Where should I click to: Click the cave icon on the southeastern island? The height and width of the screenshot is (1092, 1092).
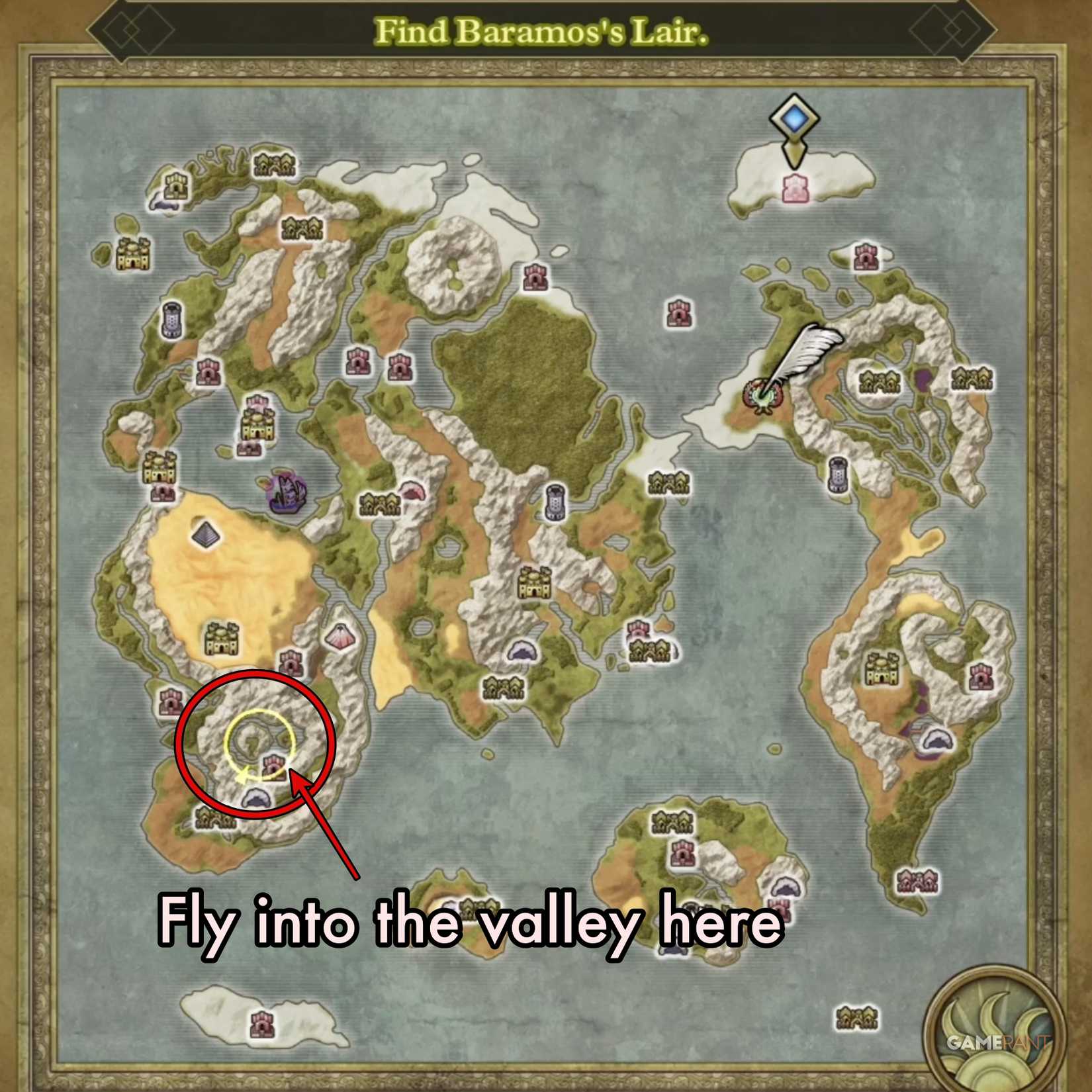coord(785,887)
